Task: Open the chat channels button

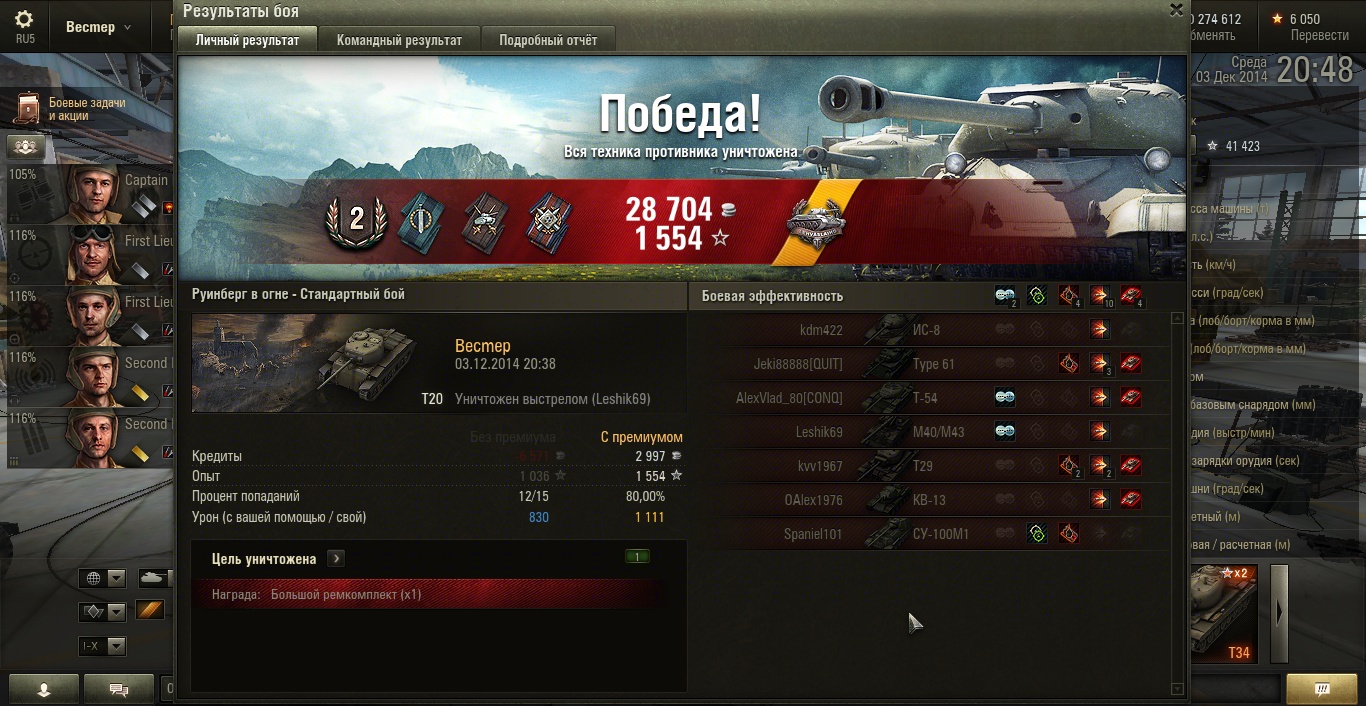Action: (119, 689)
